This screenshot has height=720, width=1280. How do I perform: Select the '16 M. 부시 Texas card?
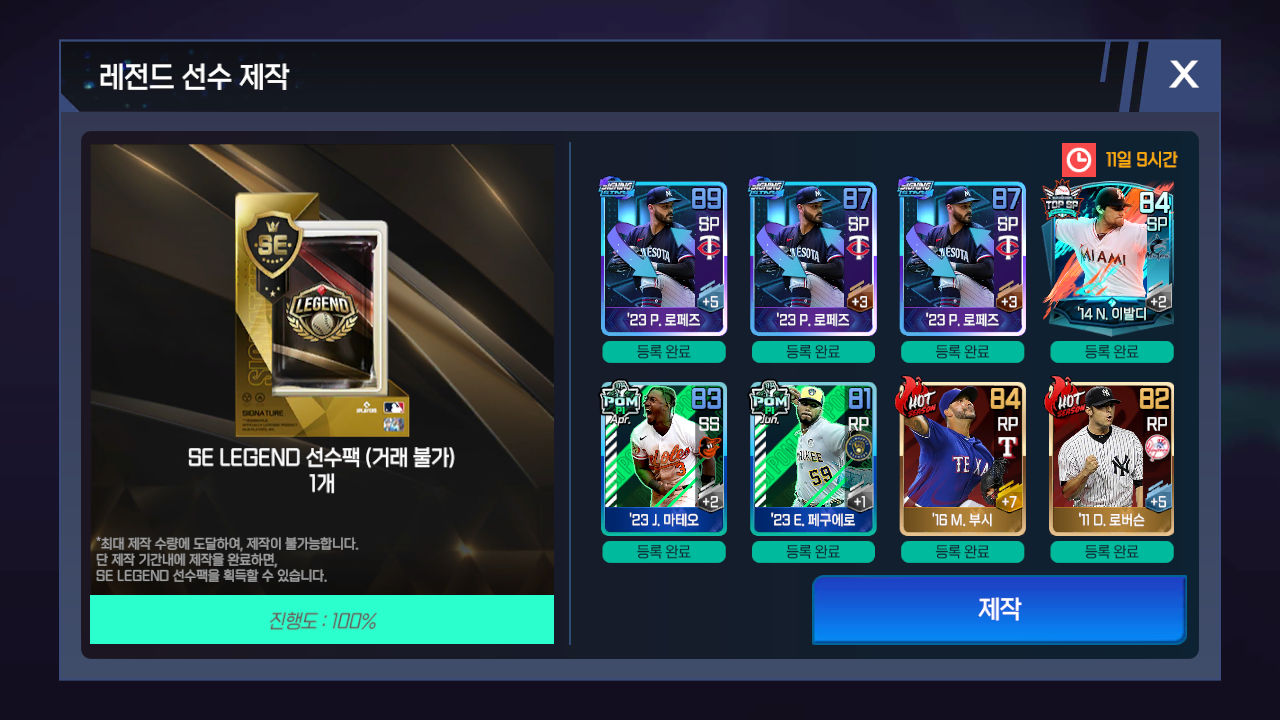(962, 458)
